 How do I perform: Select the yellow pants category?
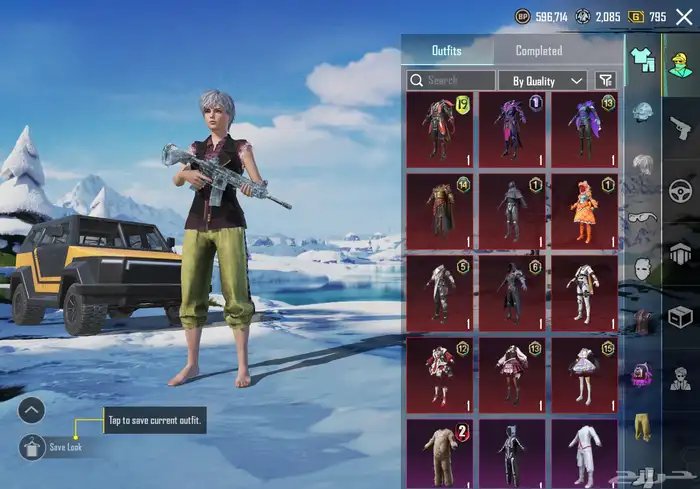[643, 426]
